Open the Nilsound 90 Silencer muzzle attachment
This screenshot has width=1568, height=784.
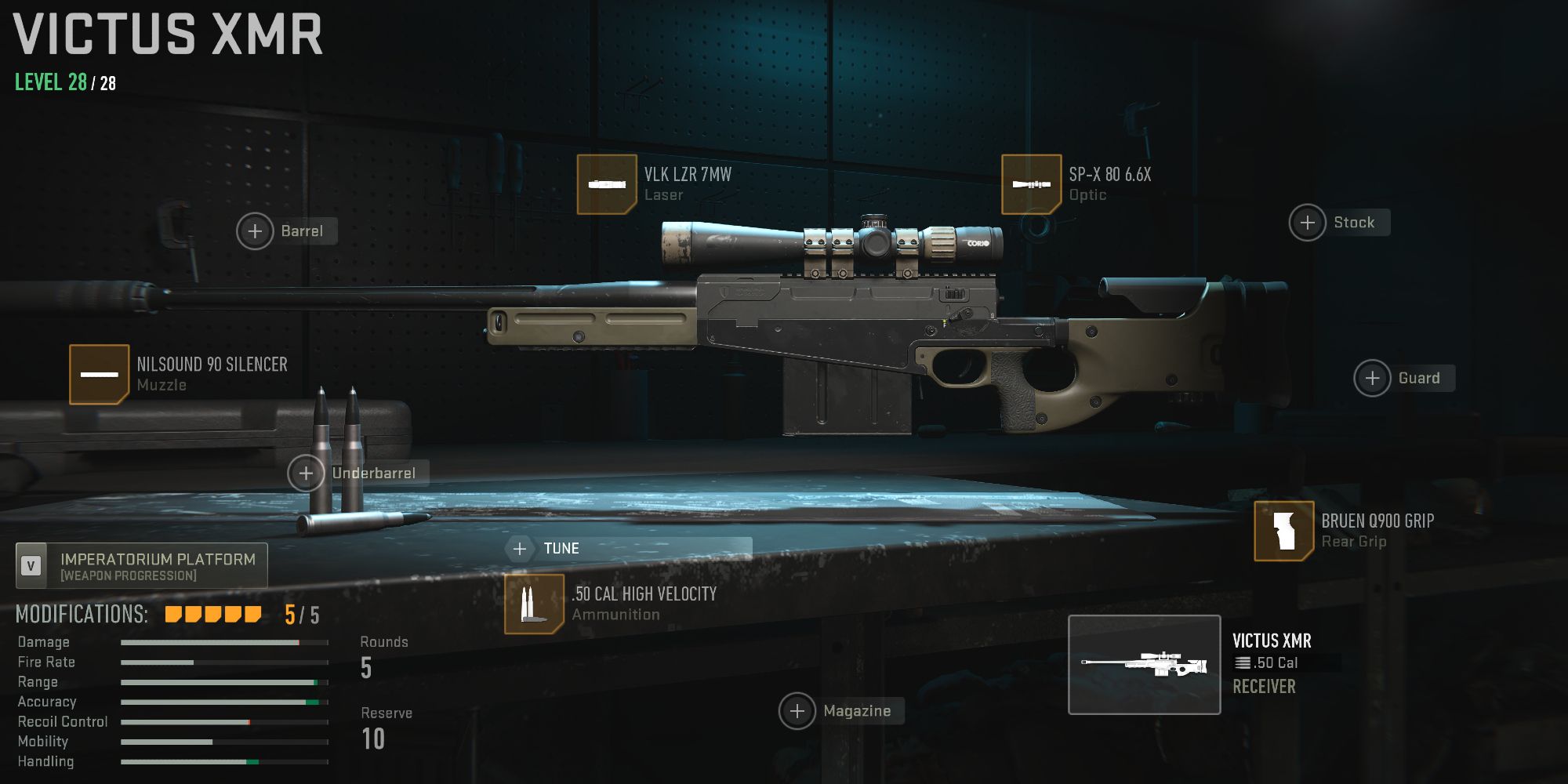pyautogui.click(x=98, y=374)
